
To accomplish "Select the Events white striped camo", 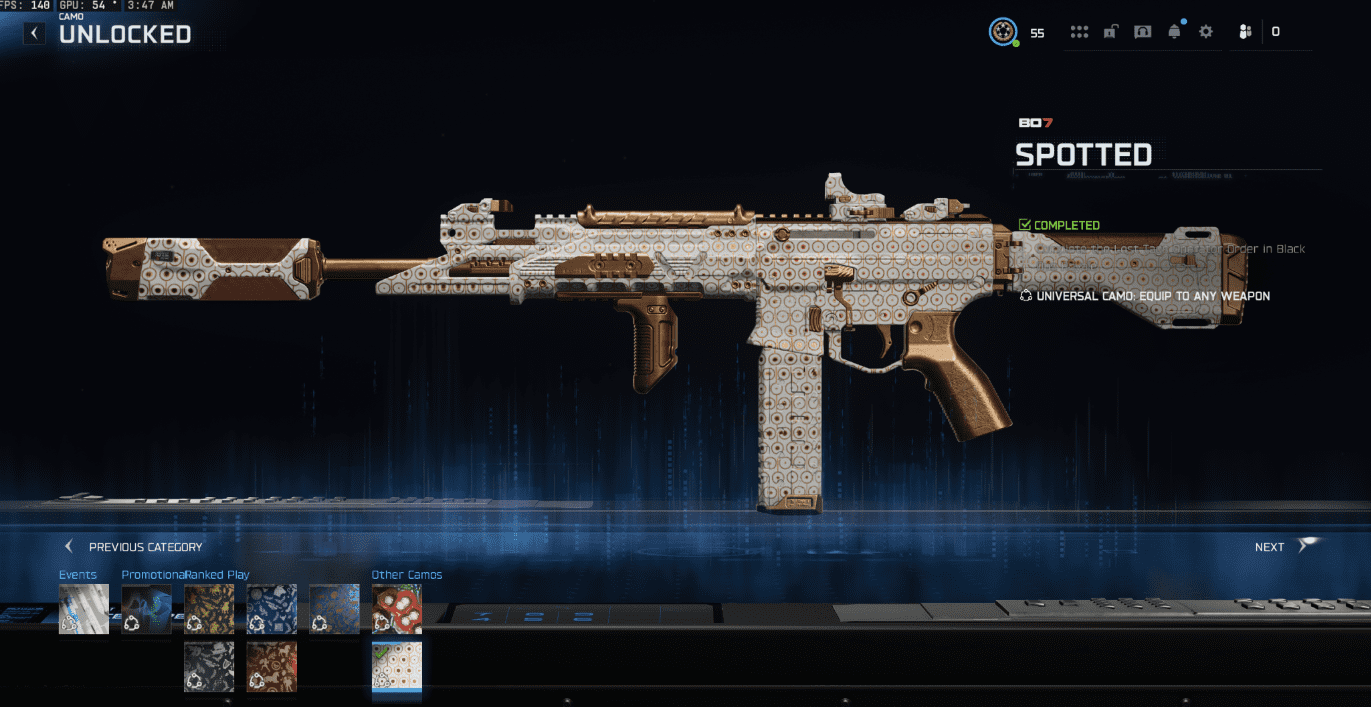I will coord(84,609).
